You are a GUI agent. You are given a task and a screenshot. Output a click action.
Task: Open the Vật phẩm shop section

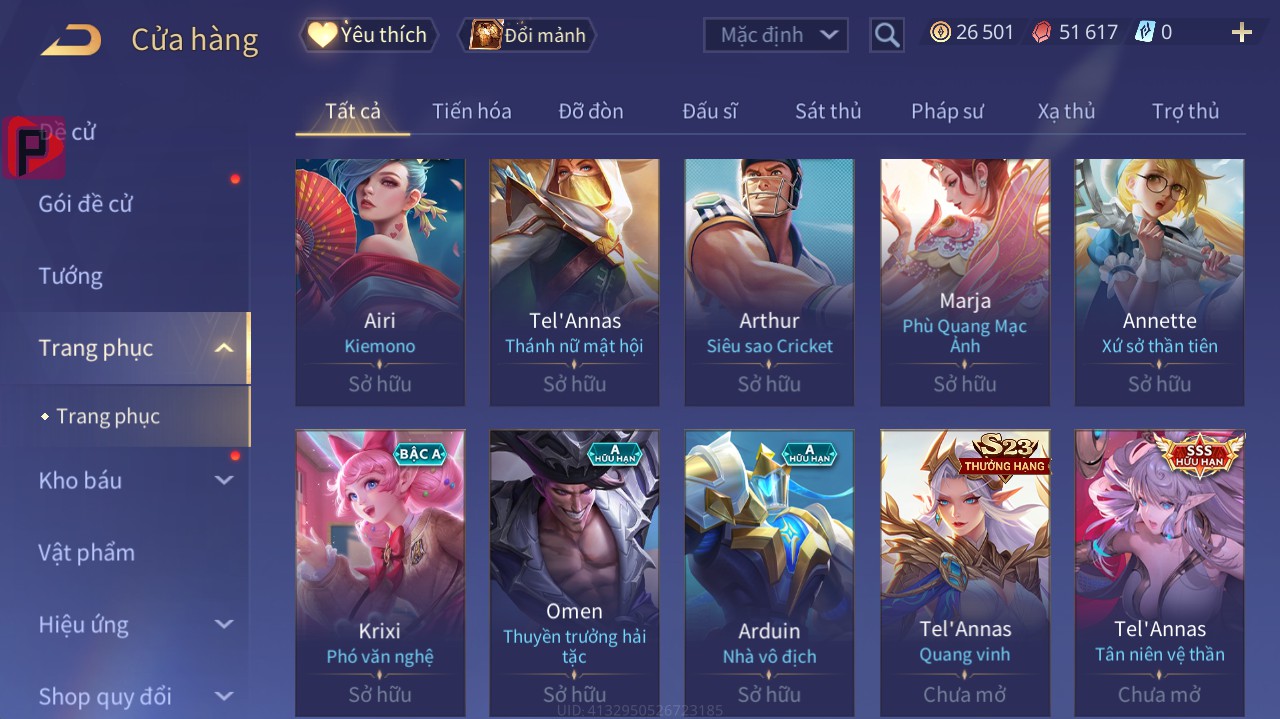click(86, 552)
